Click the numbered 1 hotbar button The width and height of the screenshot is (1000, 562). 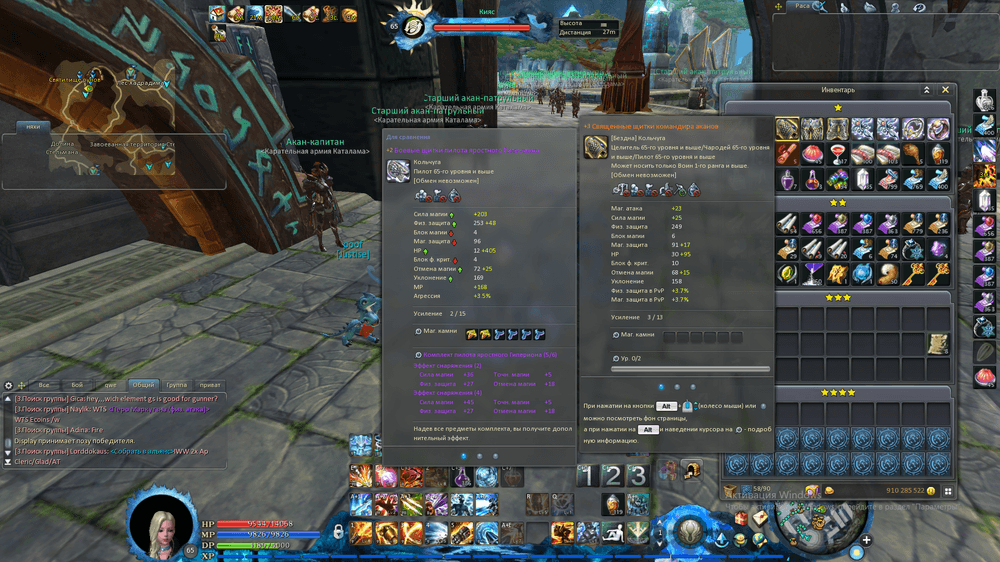point(589,476)
